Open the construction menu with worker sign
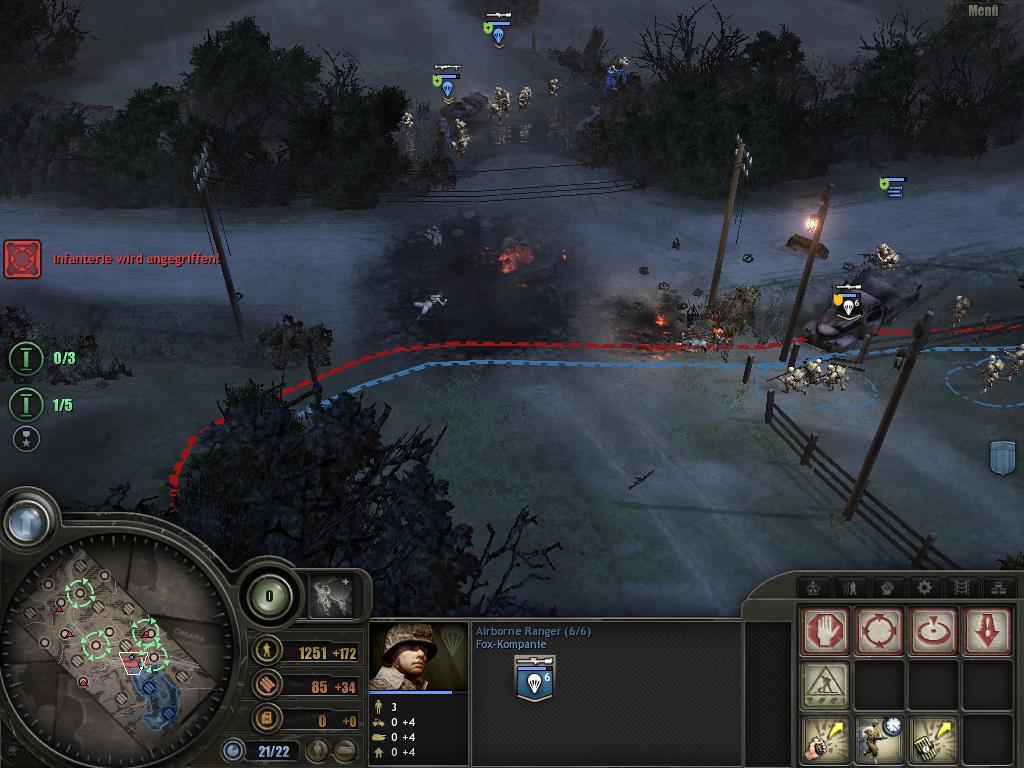The height and width of the screenshot is (768, 1024). click(x=825, y=685)
